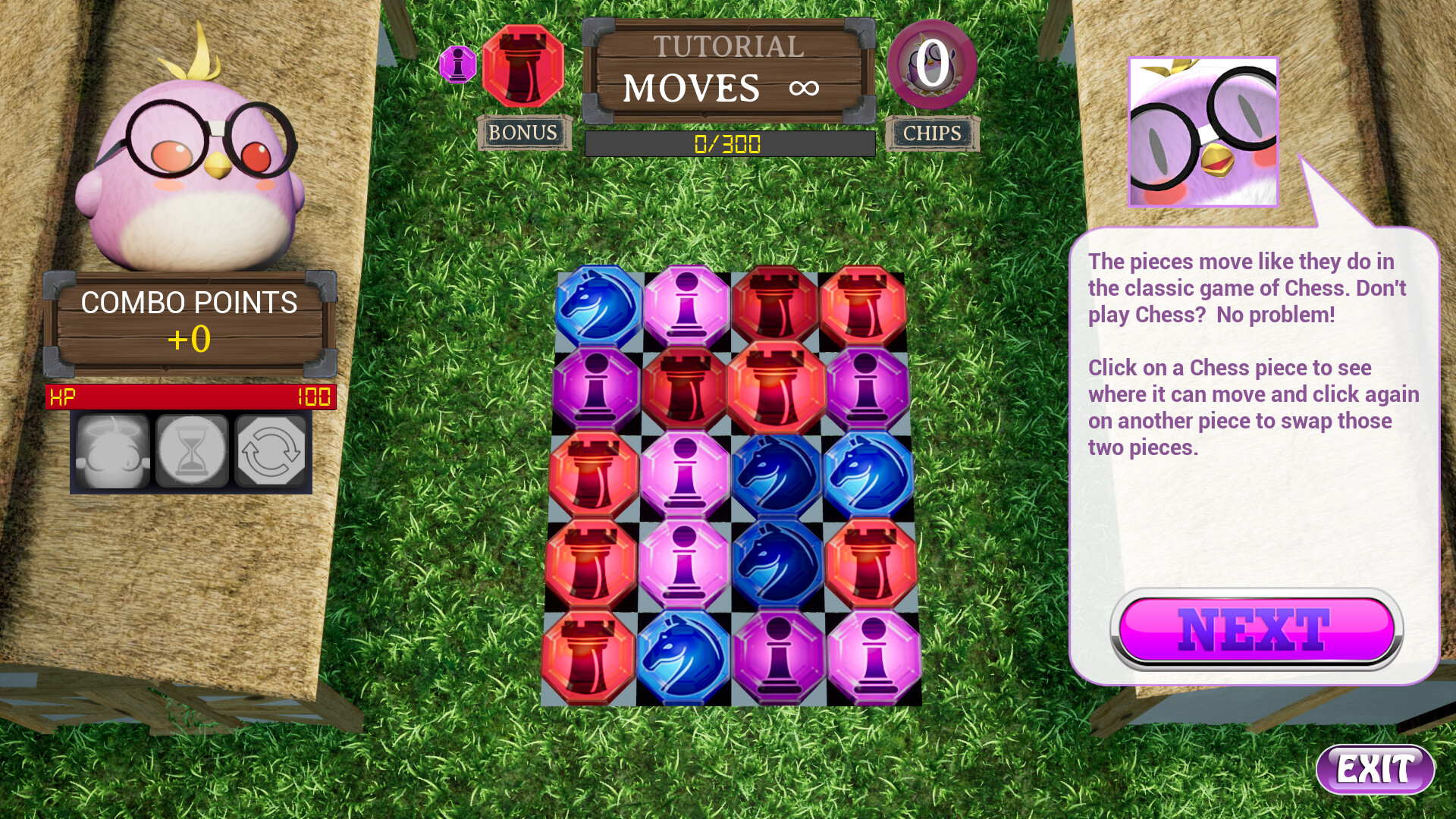This screenshot has width=1456, height=819.
Task: Click the BONUS label
Action: pyautogui.click(x=525, y=133)
